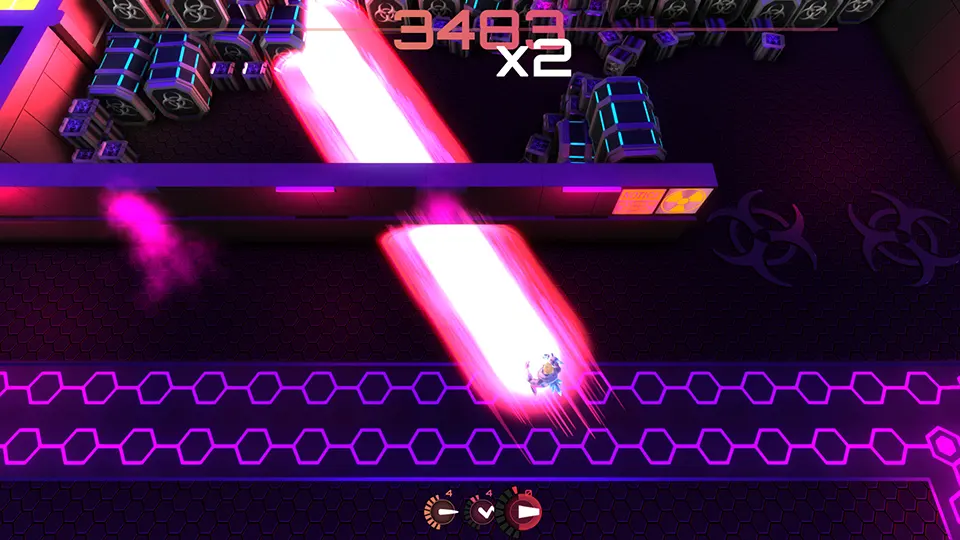Activate the highlighted red beam weapon icon

tap(523, 513)
